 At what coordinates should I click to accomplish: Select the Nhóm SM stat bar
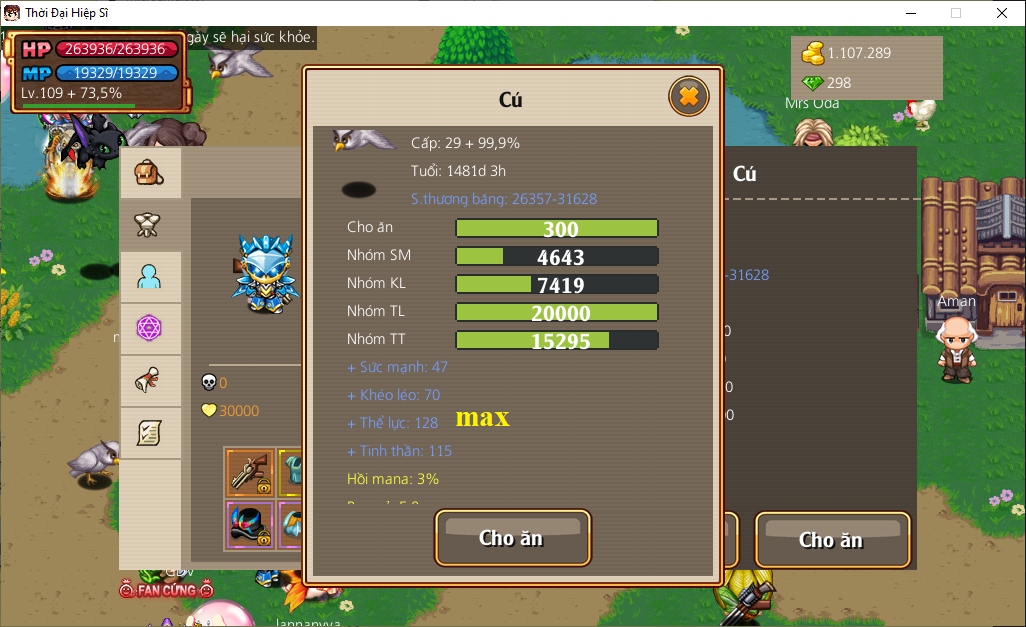point(557,256)
